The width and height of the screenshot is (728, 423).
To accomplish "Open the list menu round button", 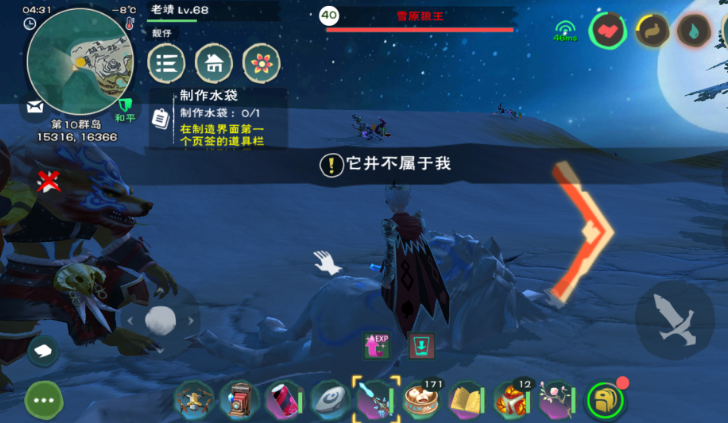I will coord(167,64).
